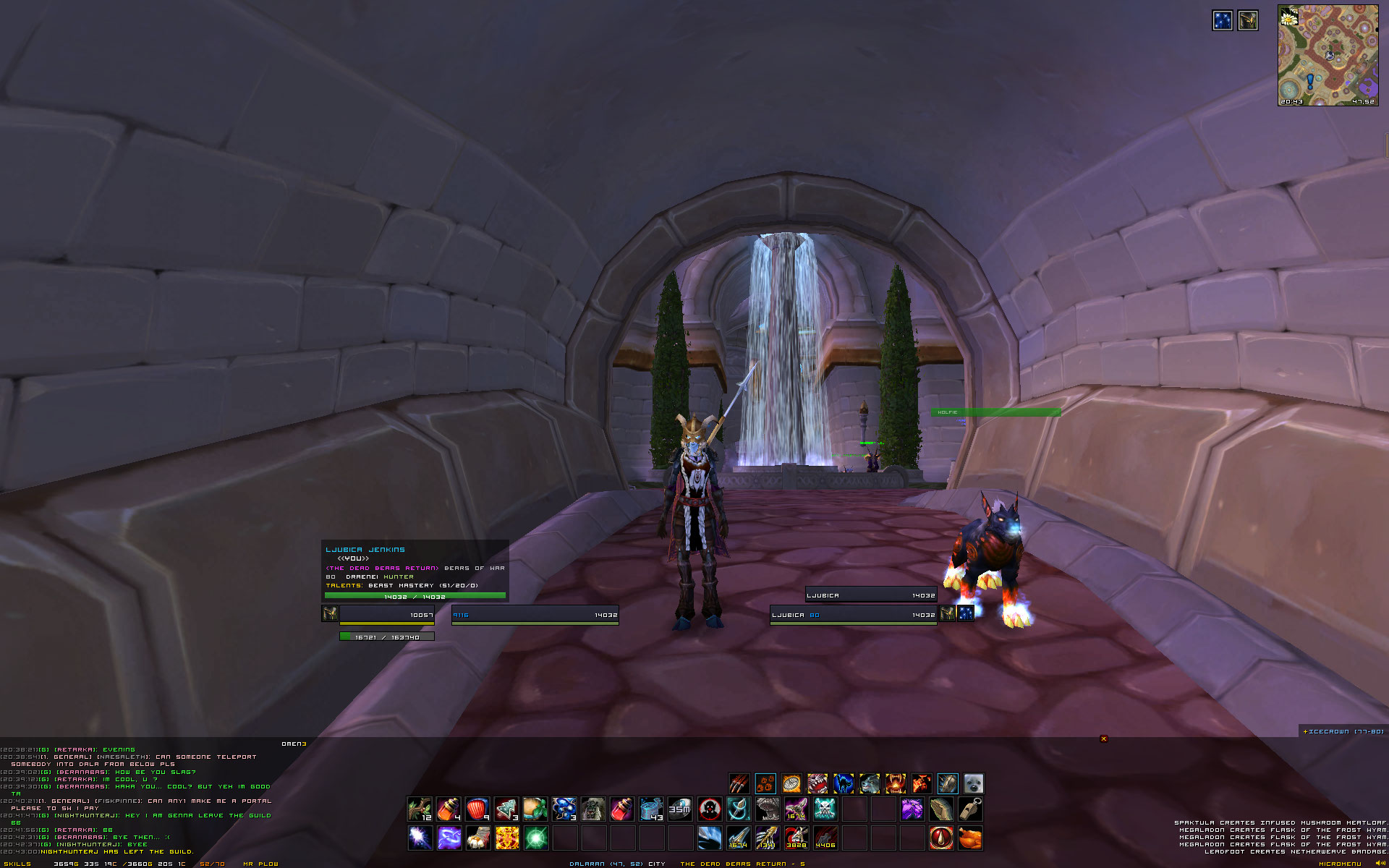Screen dimensions: 1389x868
Task: Cast the green glowing orb spell
Action: point(535,838)
